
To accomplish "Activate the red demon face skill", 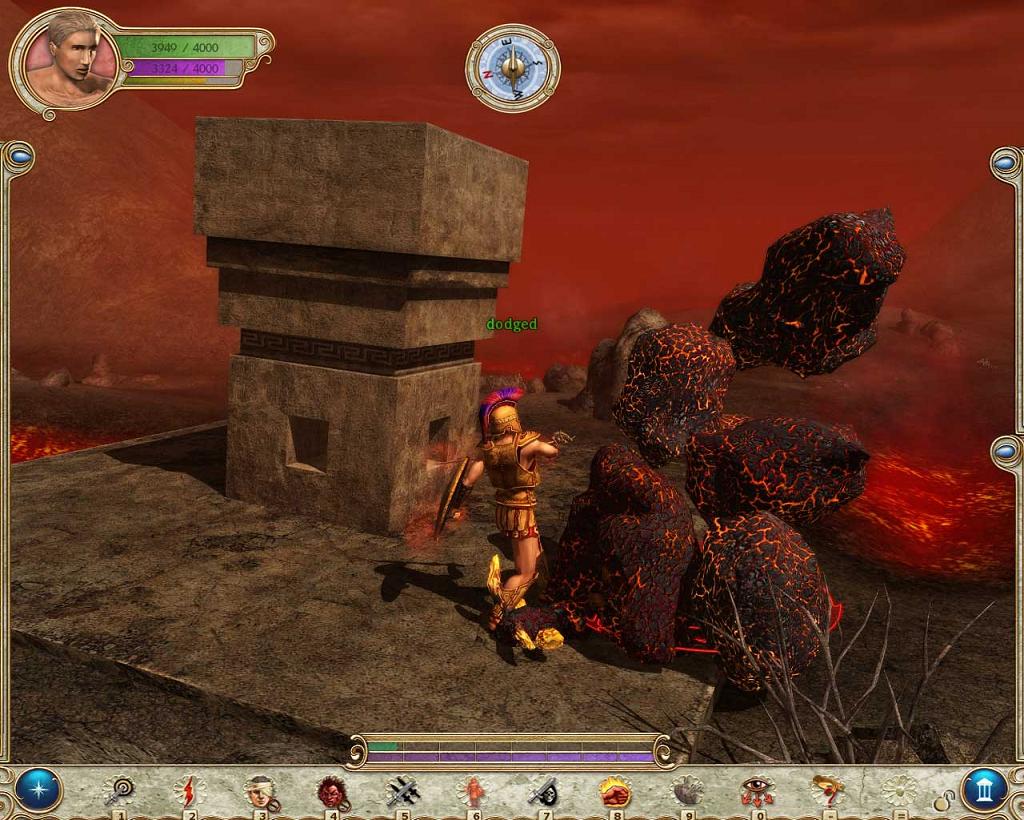I will point(331,791).
